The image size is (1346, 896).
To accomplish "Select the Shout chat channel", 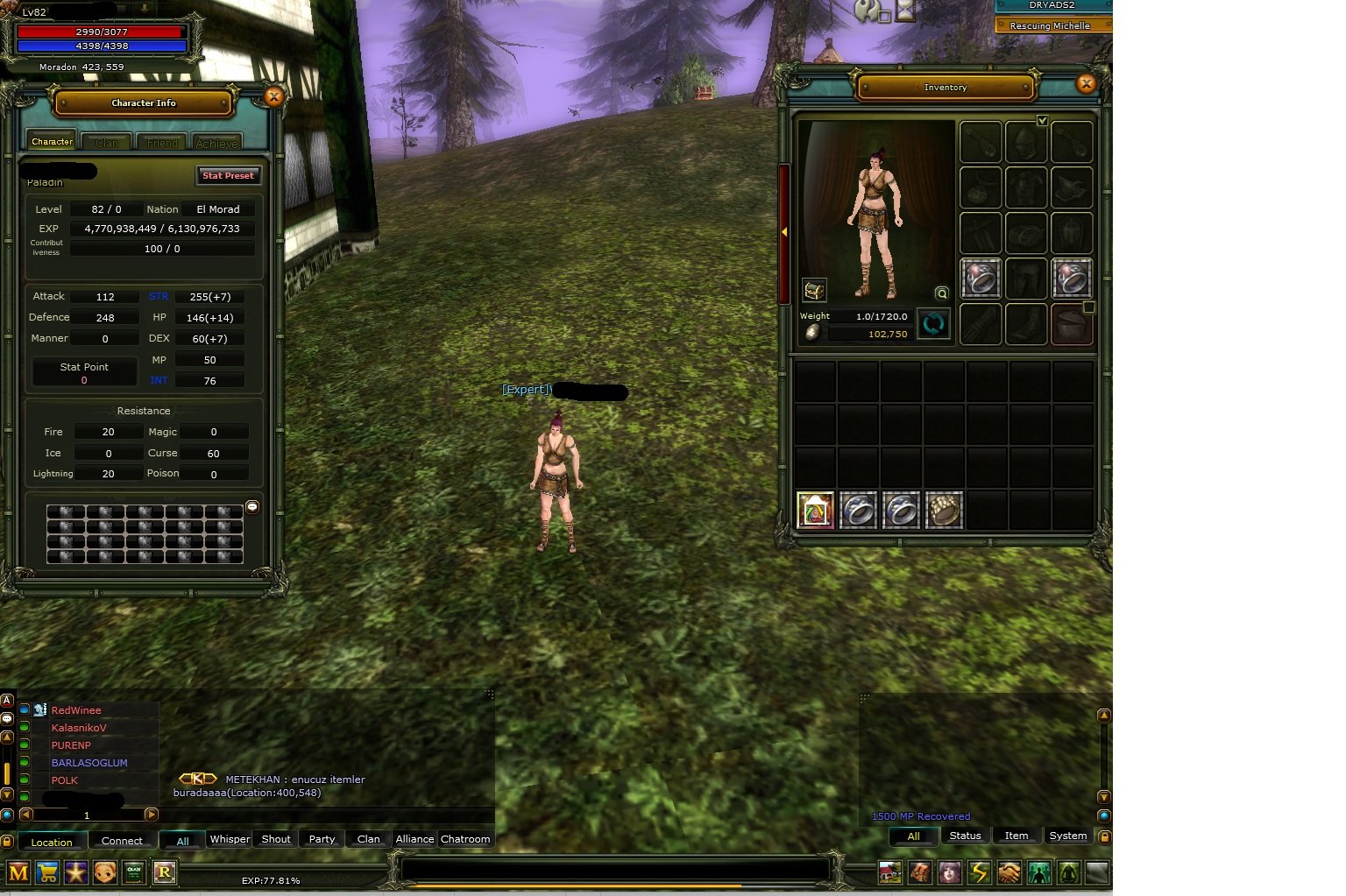I will [x=276, y=839].
